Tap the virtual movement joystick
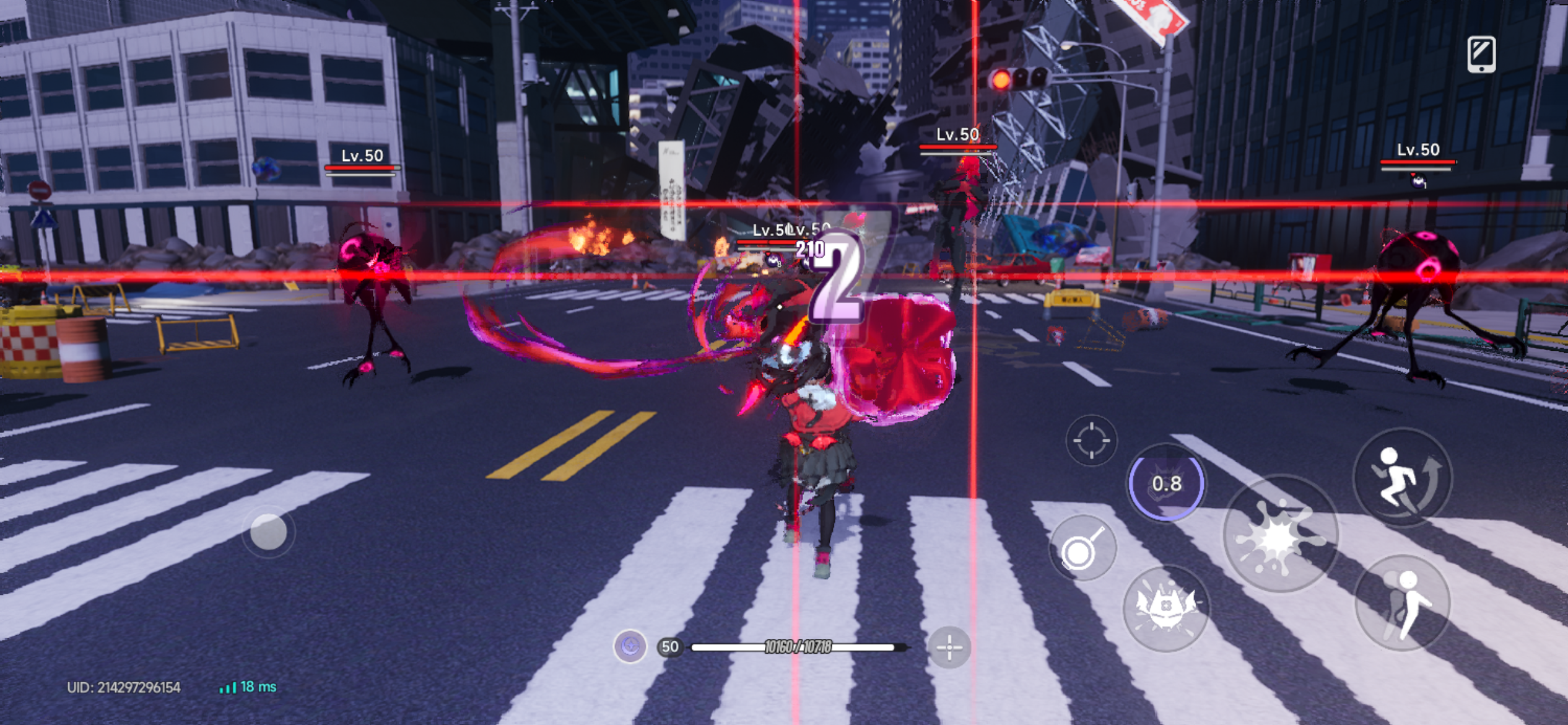 point(268,532)
